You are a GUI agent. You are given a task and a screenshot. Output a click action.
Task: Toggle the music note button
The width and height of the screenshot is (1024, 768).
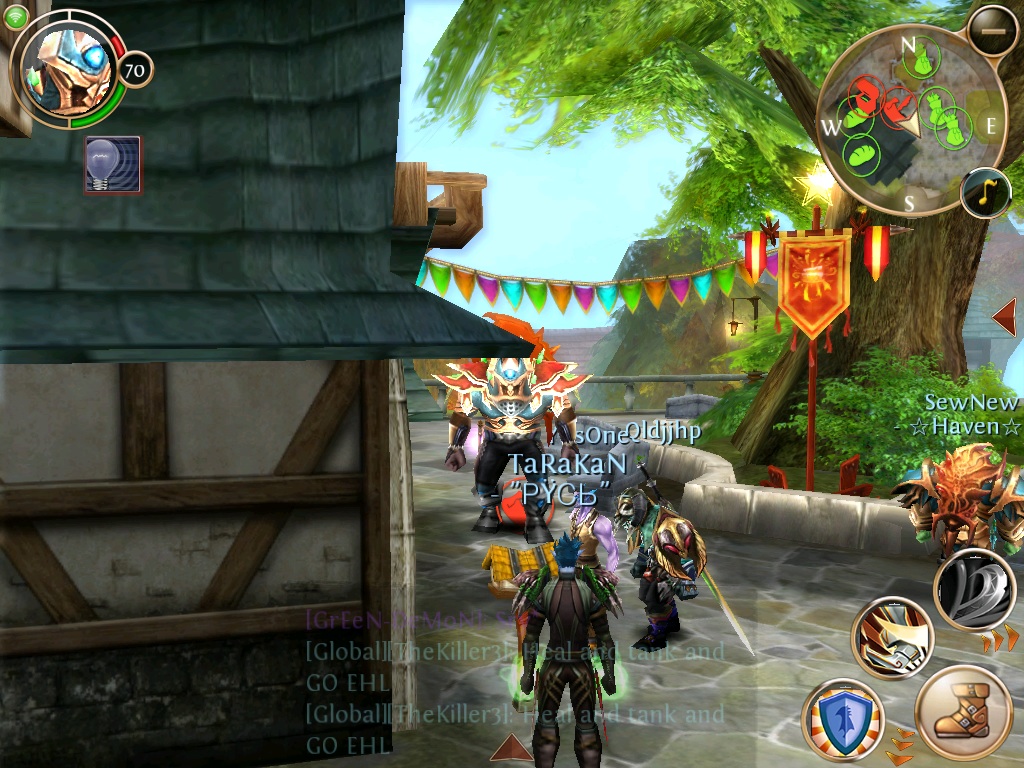click(x=984, y=193)
